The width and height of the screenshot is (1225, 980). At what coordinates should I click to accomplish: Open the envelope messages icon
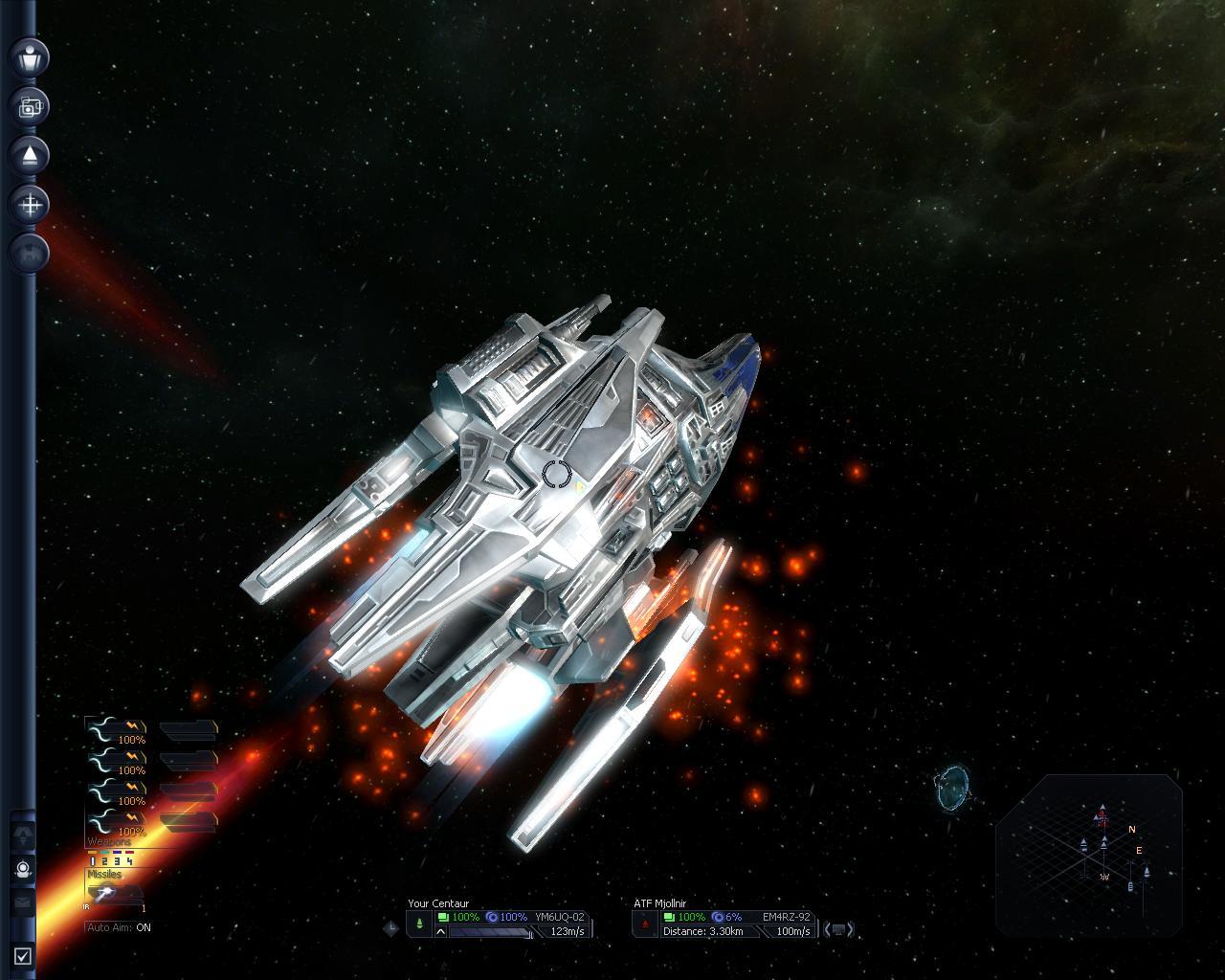[23, 902]
